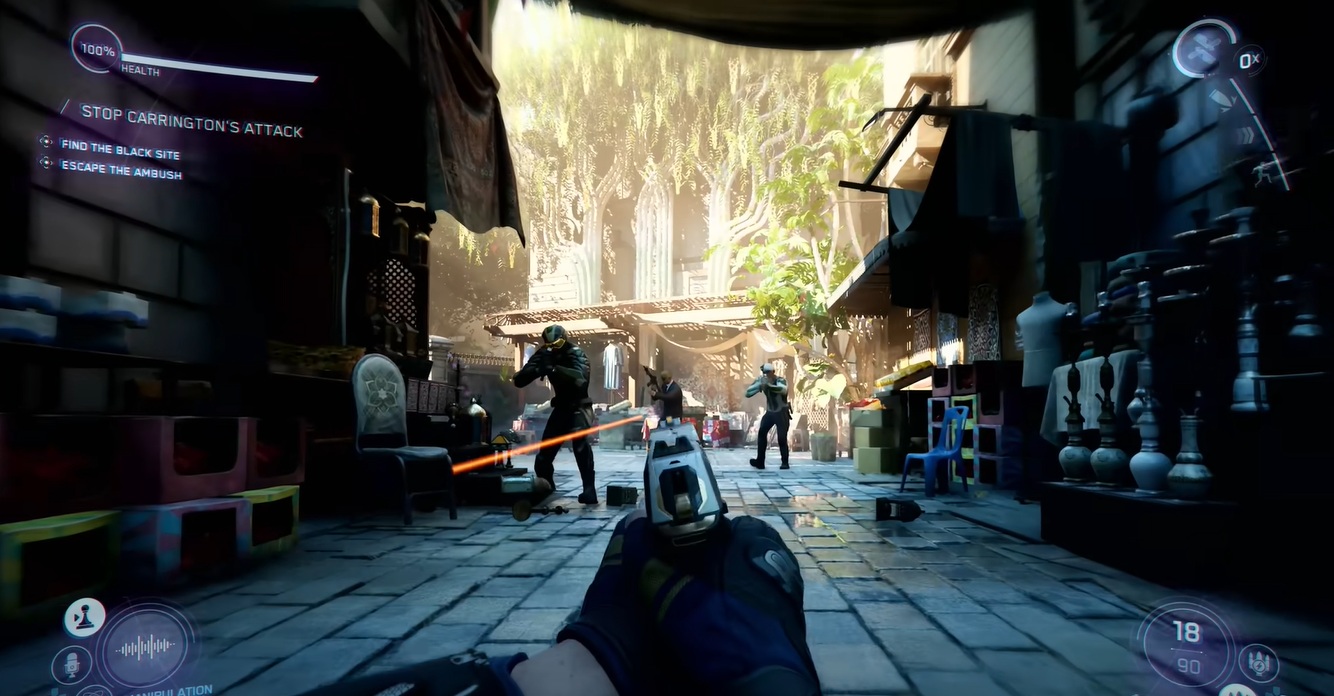Select the triple chevron perk icon

(x=1245, y=136)
